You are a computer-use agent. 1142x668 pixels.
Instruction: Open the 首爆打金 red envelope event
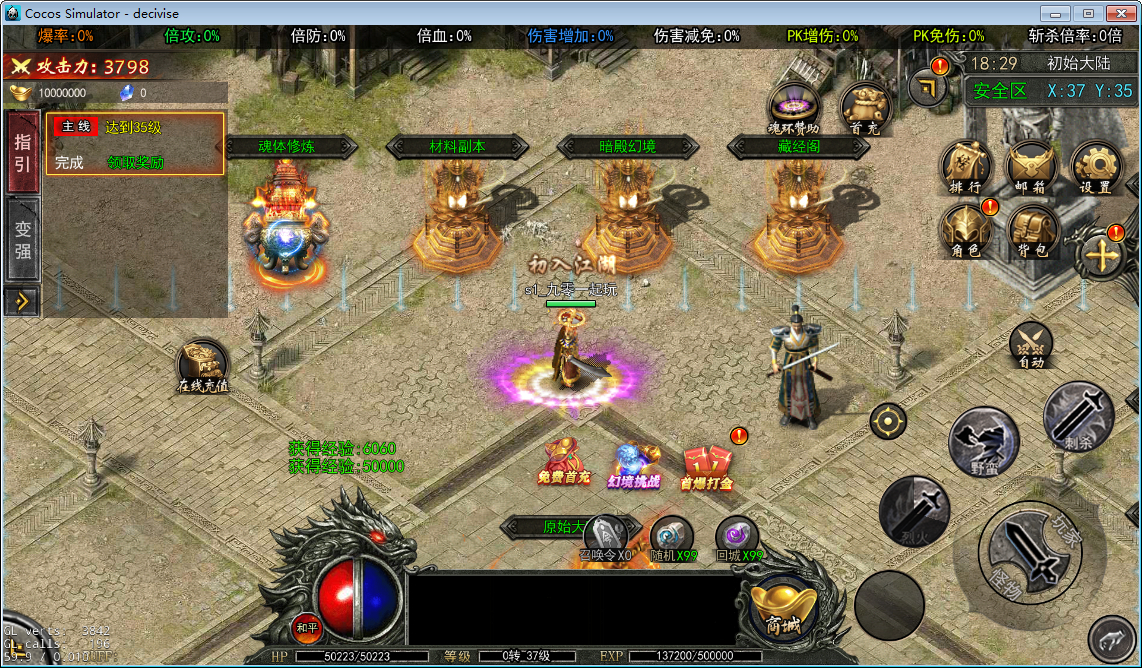706,466
